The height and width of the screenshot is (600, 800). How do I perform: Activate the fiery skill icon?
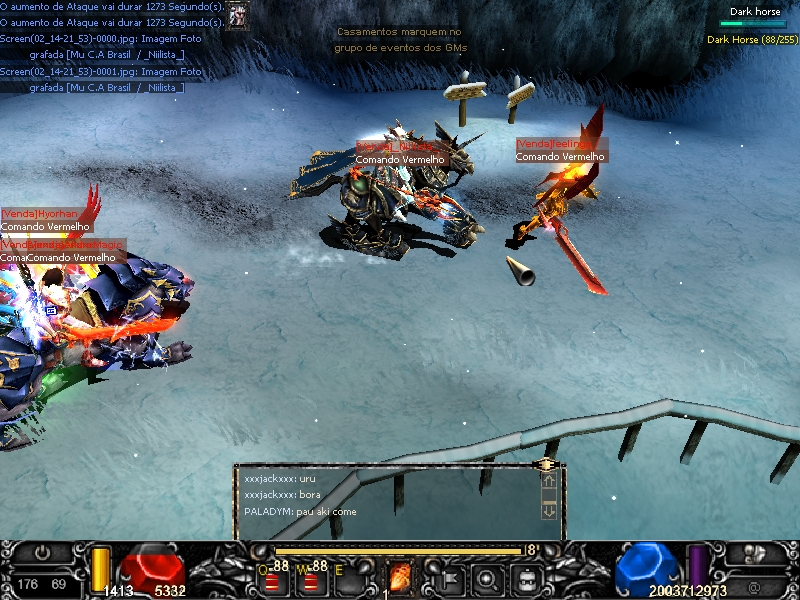tap(399, 577)
